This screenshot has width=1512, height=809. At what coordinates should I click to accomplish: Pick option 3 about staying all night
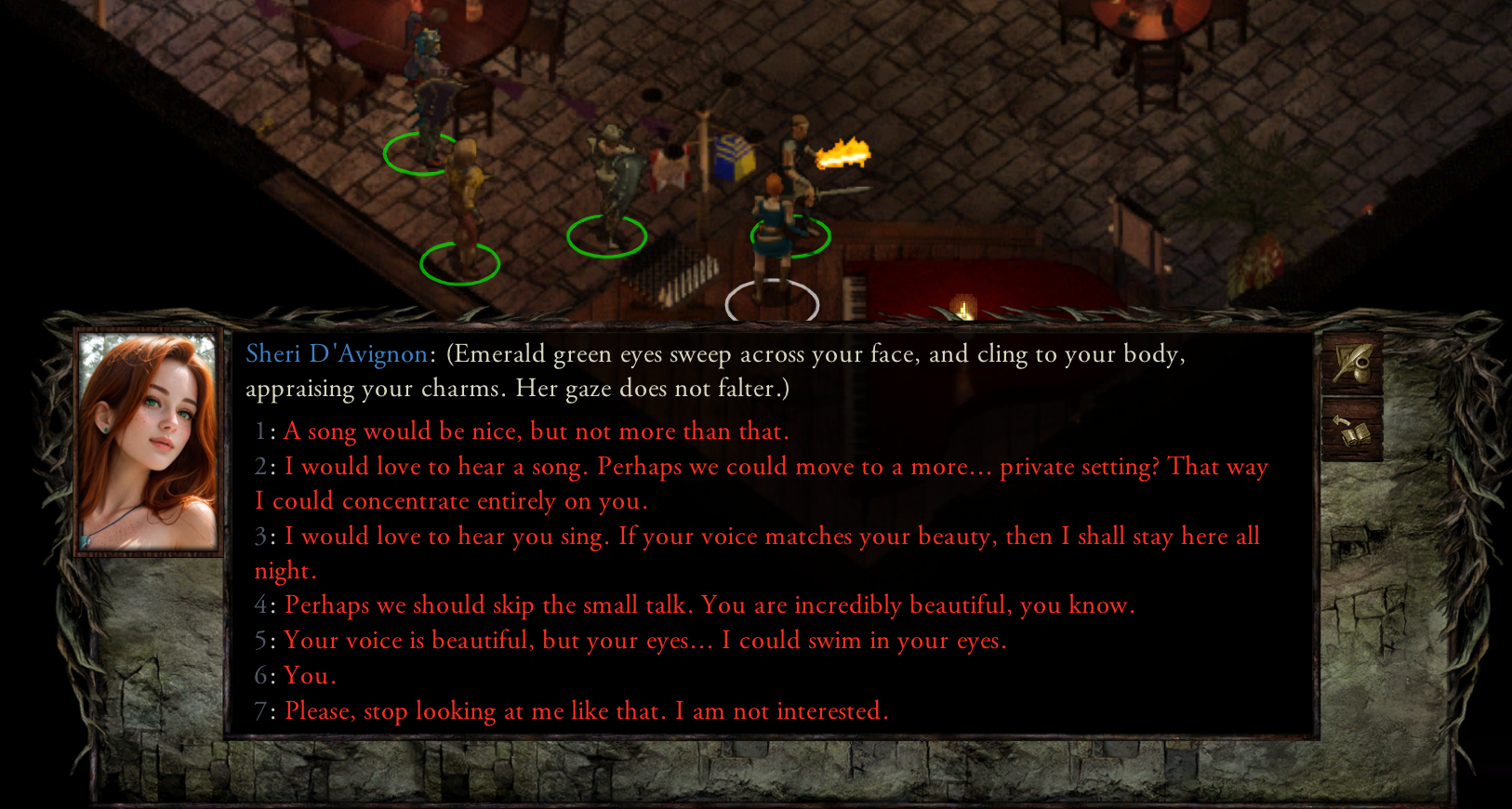[x=651, y=537]
